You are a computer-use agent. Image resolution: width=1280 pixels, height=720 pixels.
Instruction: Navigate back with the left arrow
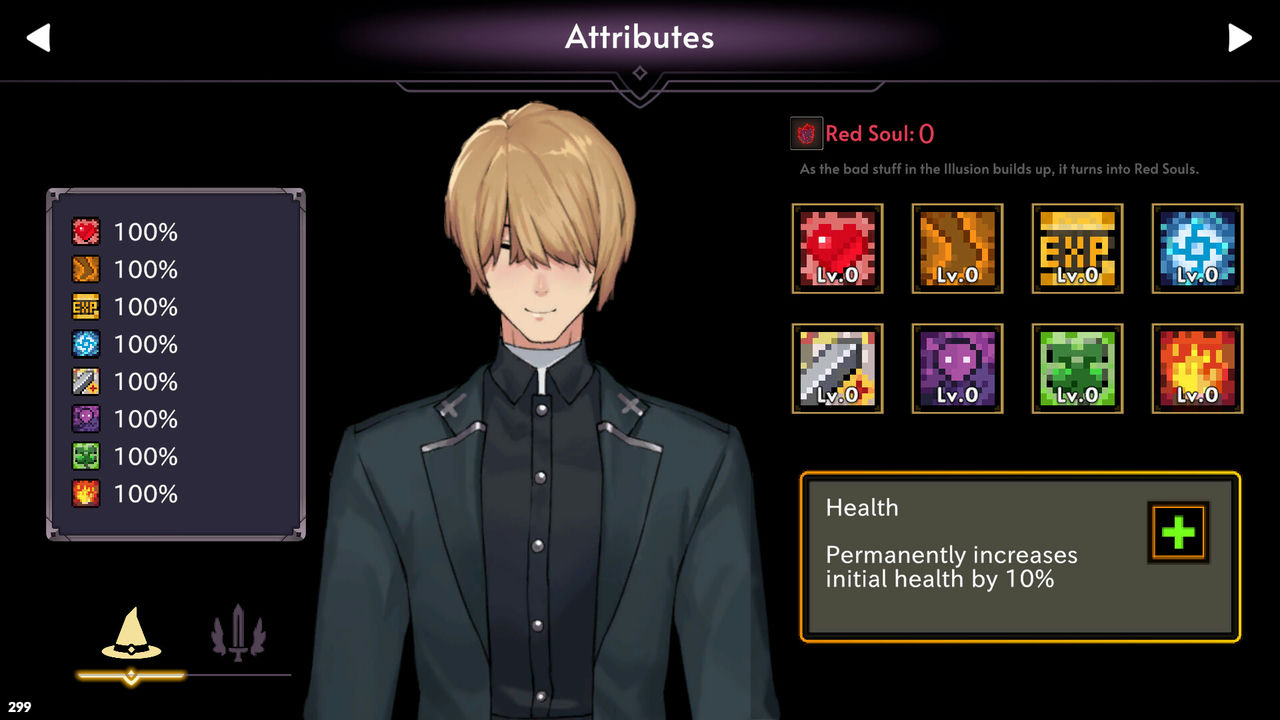pos(37,37)
